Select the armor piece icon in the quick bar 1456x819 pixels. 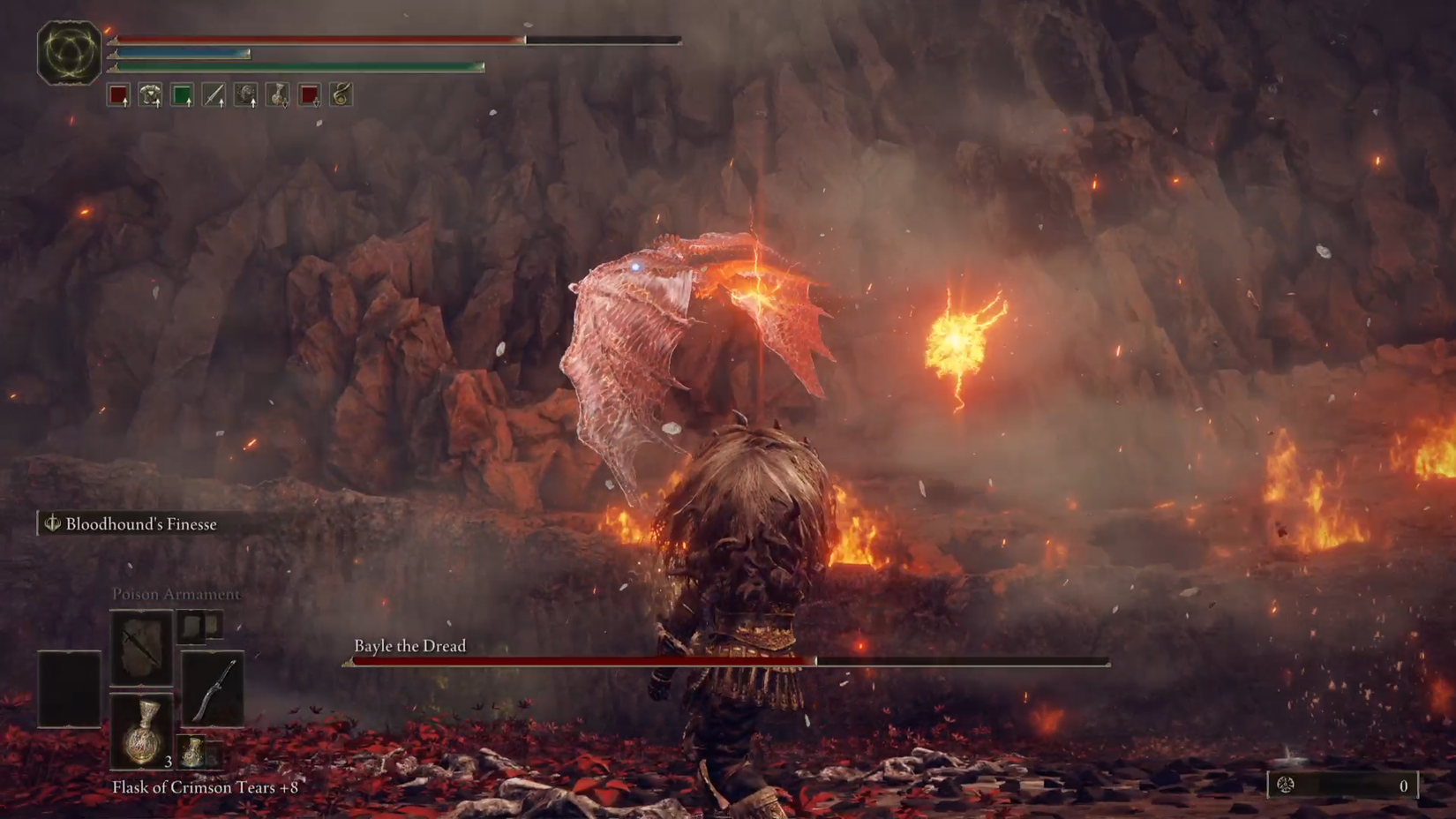click(x=148, y=95)
